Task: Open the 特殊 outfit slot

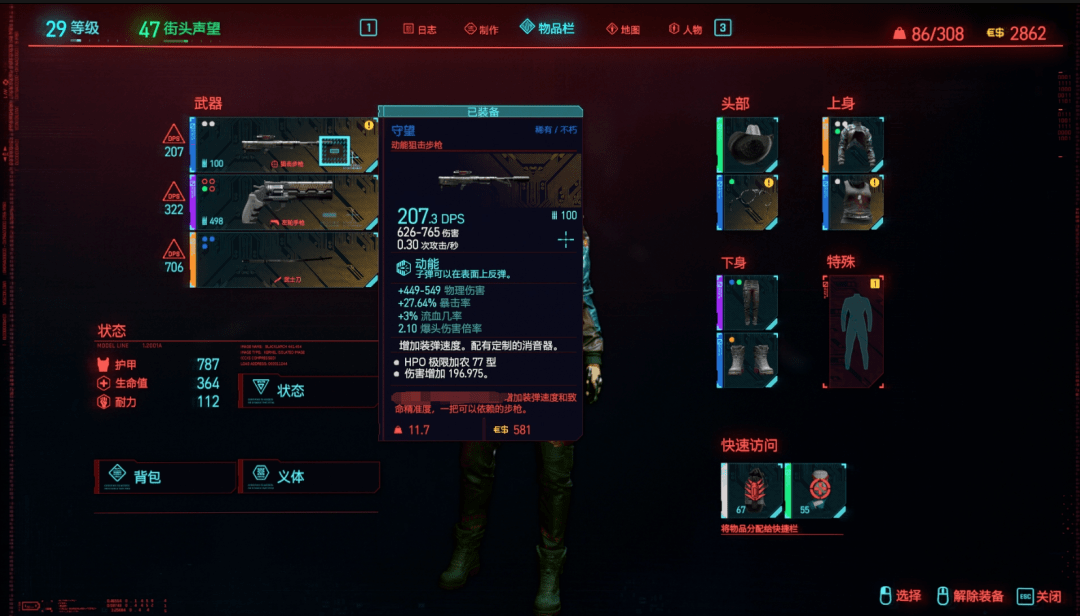Action: [853, 332]
